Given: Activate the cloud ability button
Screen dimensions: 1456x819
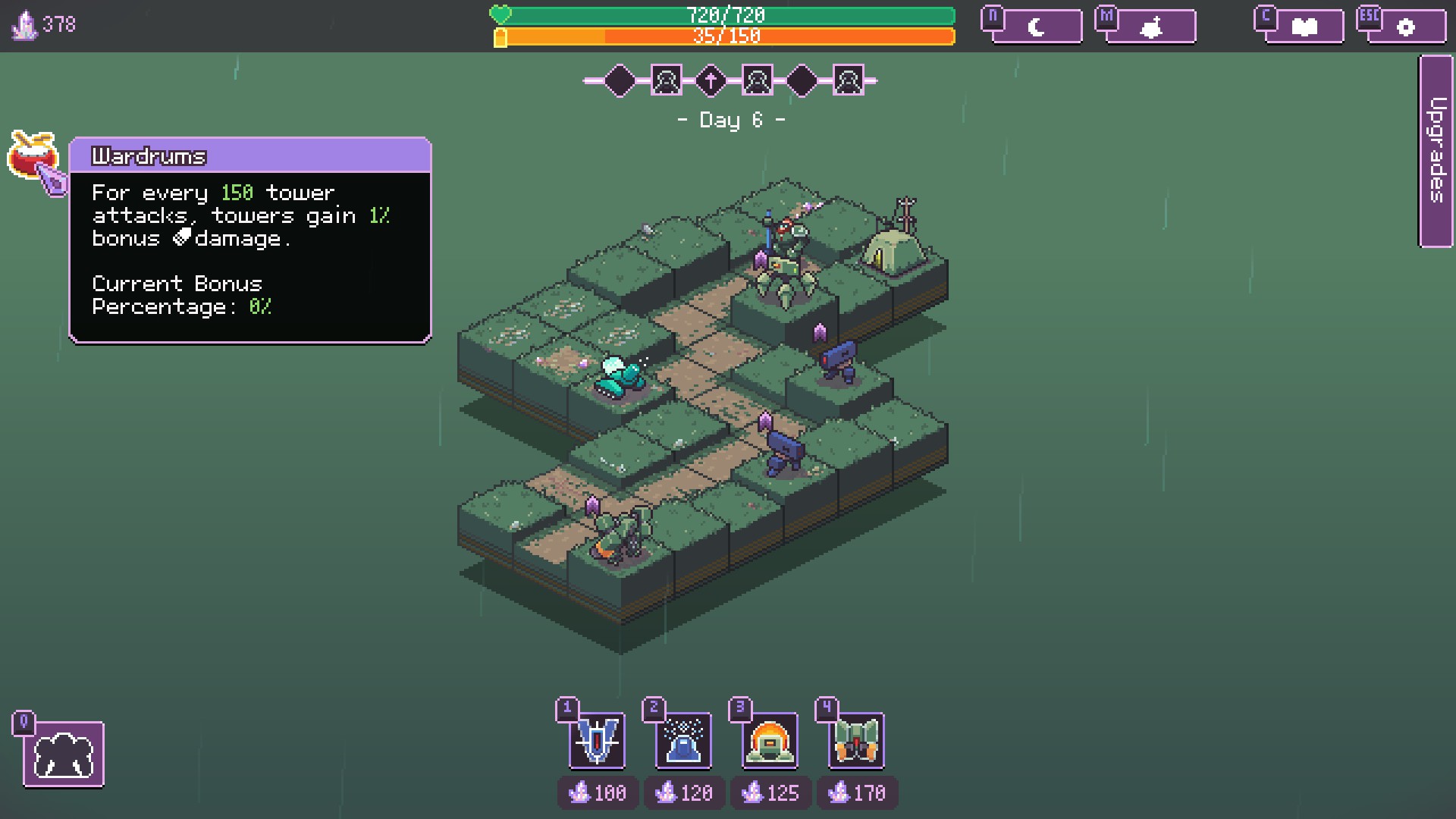Looking at the screenshot, I should 64,755.
